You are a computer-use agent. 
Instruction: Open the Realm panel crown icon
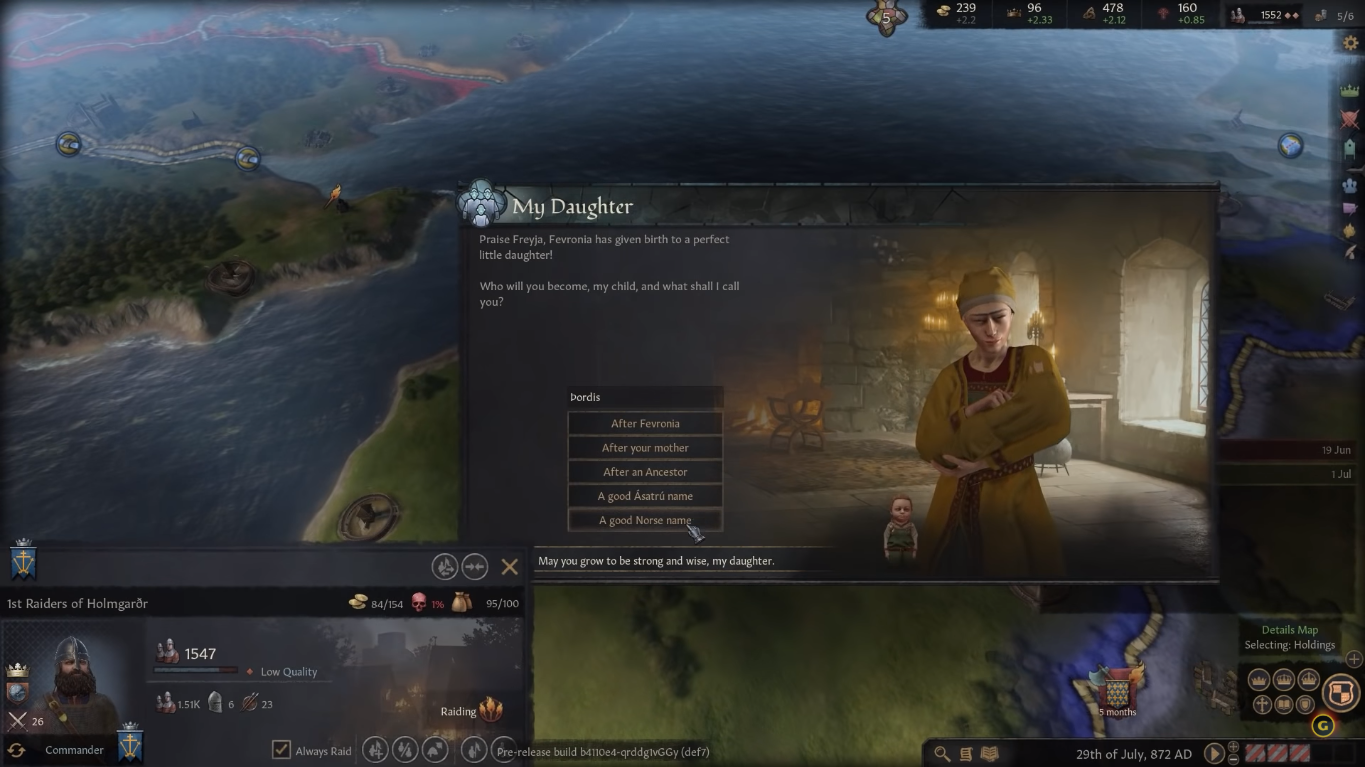pos(1348,92)
